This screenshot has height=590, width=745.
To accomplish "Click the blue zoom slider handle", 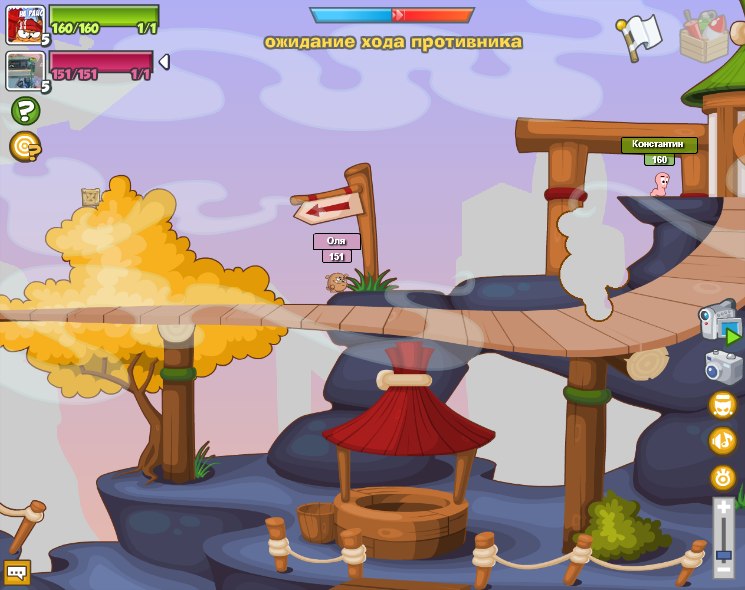I will point(723,554).
